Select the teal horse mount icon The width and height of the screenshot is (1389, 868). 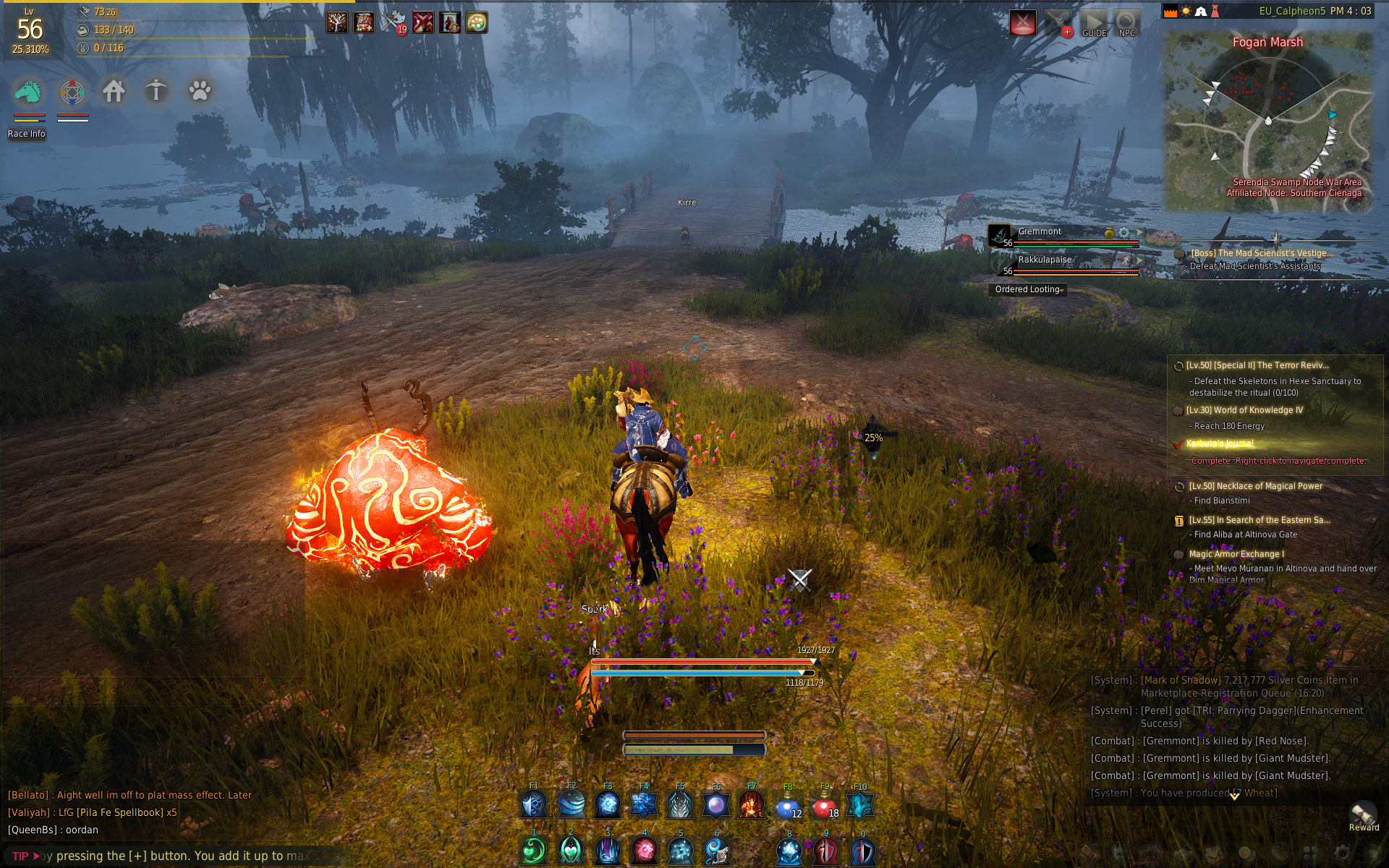29,92
